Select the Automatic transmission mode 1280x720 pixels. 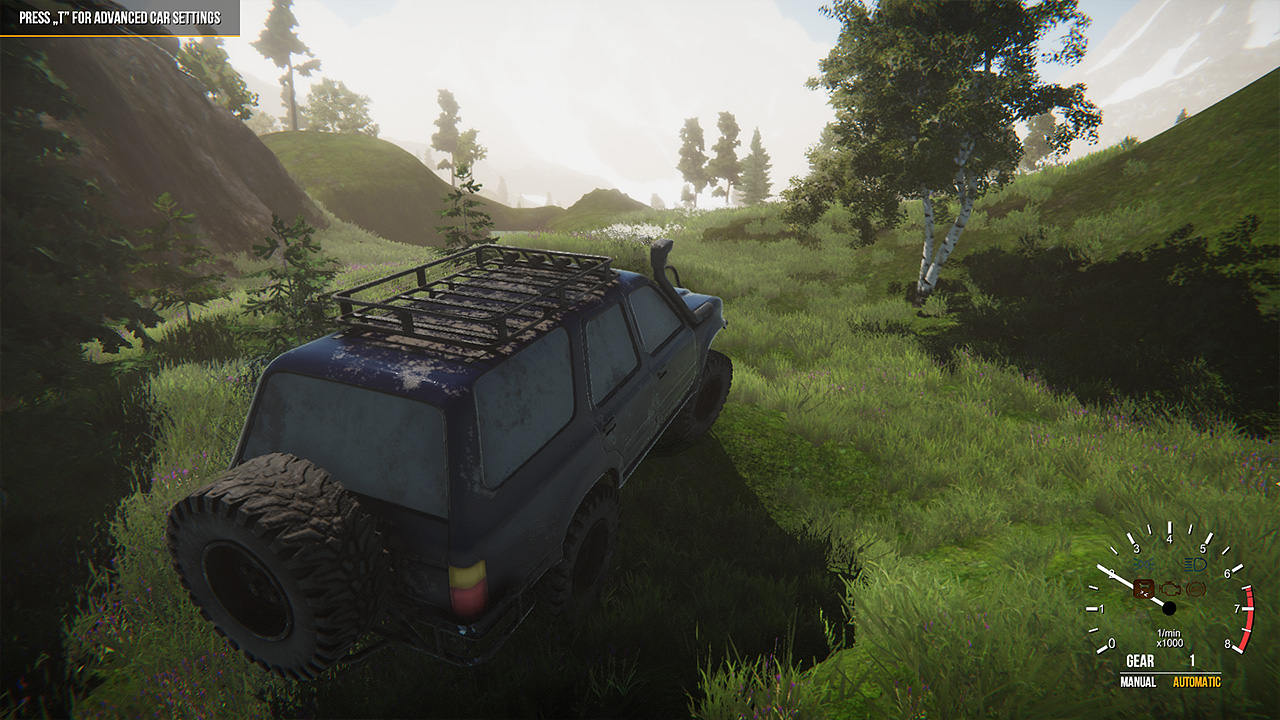(x=1197, y=682)
